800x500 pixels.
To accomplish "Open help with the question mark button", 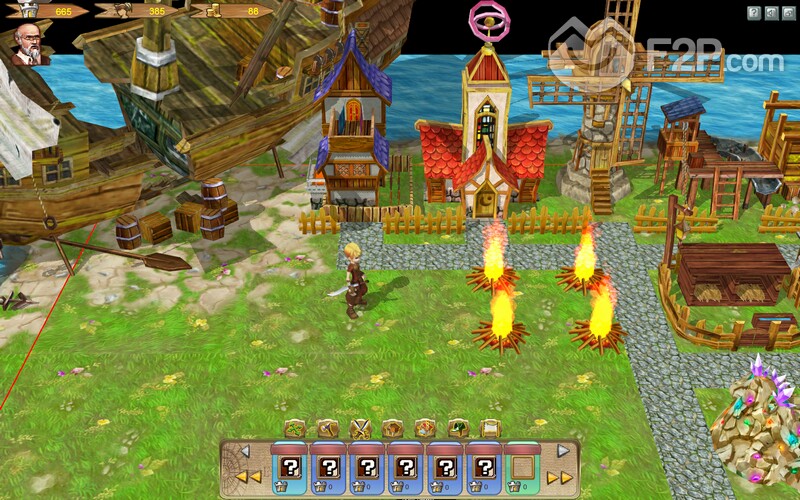I will 754,13.
